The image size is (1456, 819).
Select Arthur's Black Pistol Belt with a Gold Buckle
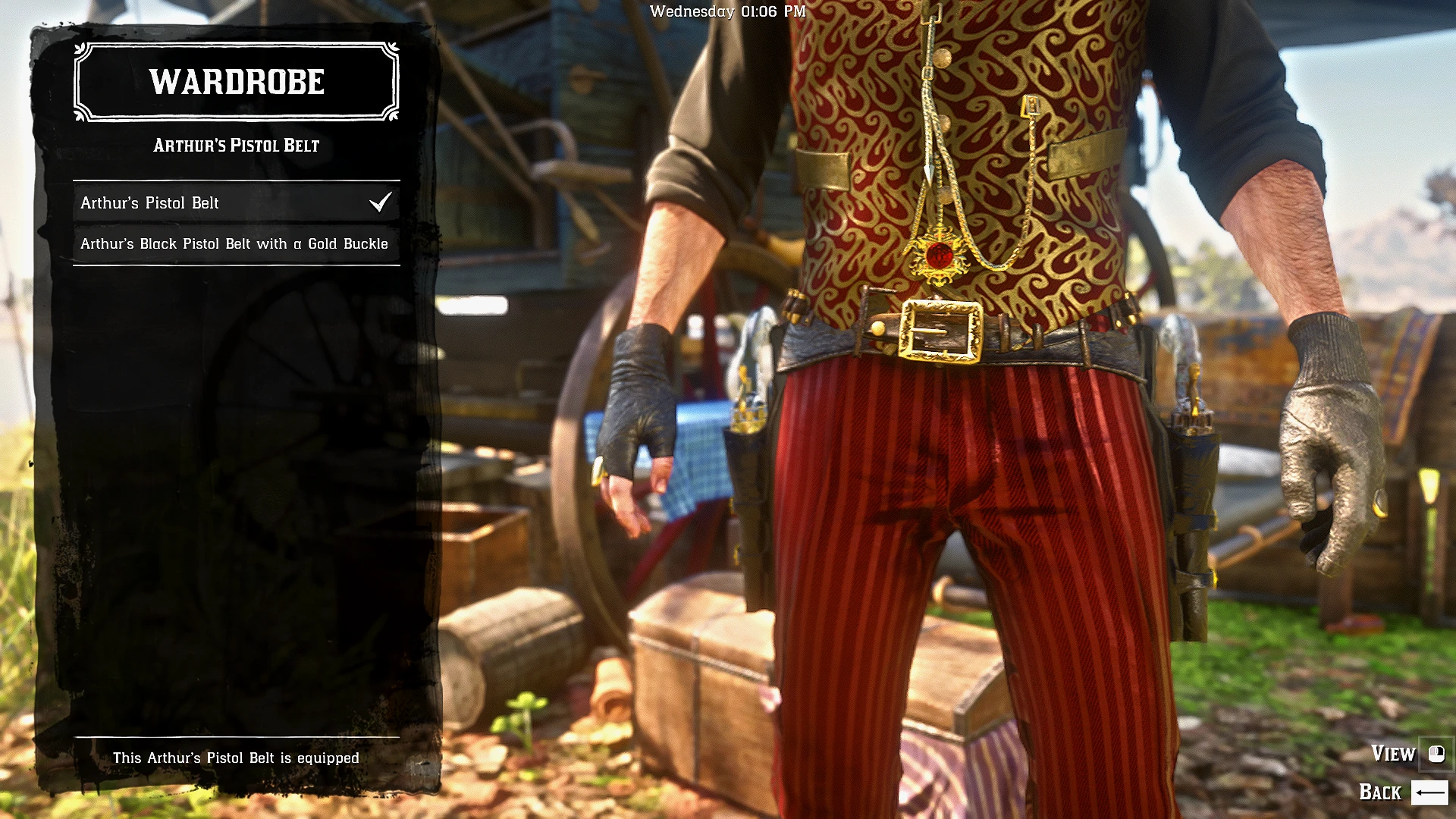pos(235,243)
